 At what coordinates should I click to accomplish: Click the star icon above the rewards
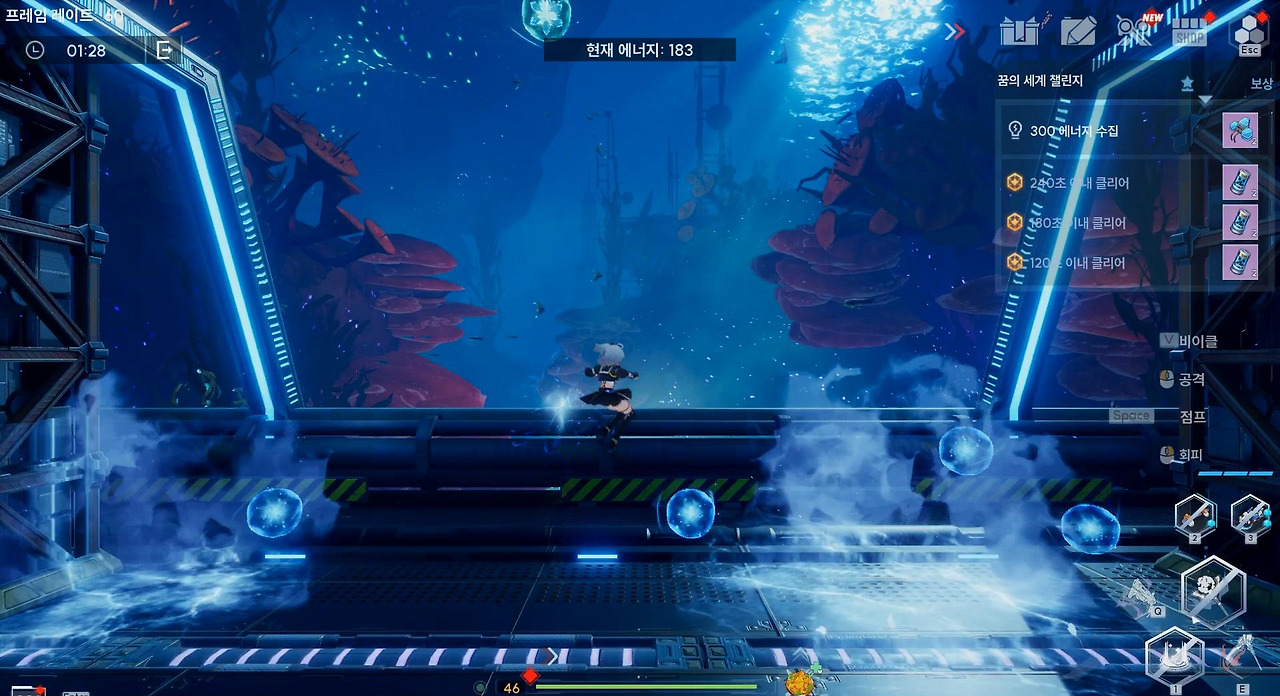coord(1187,83)
